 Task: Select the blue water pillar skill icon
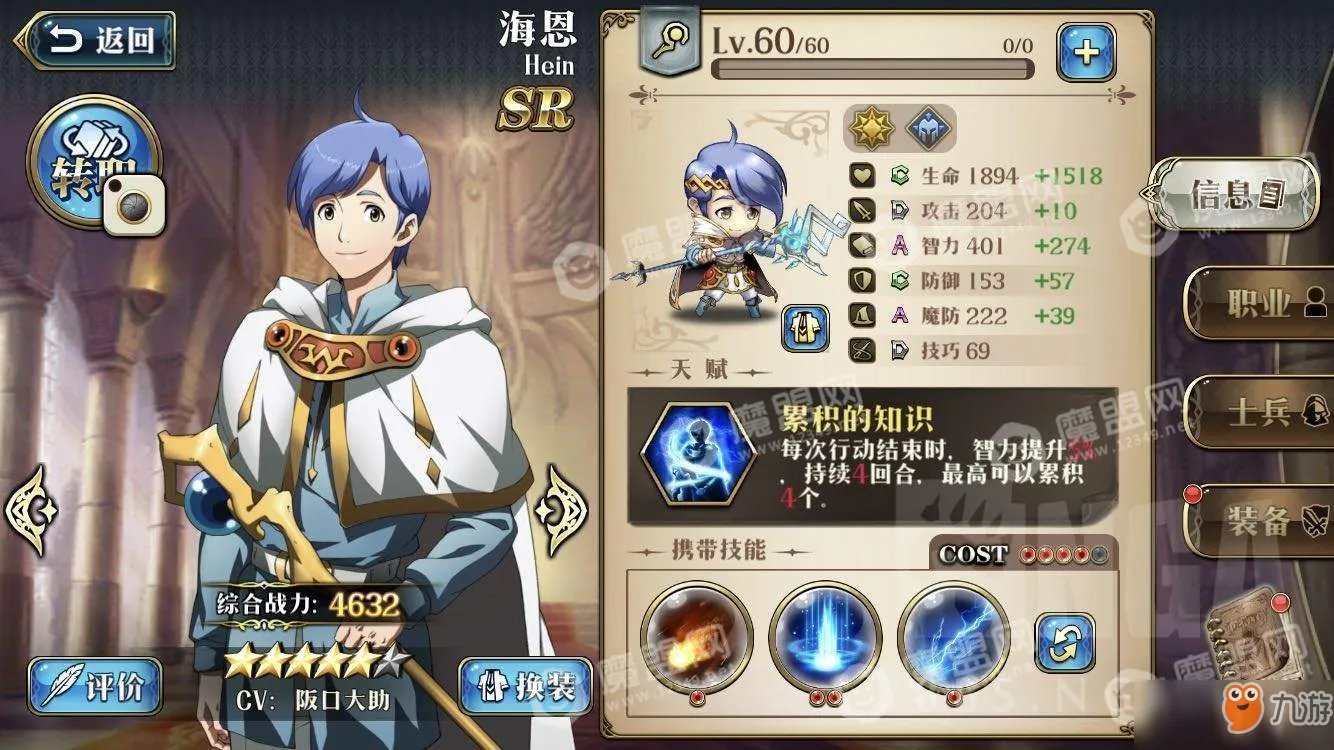coord(825,636)
